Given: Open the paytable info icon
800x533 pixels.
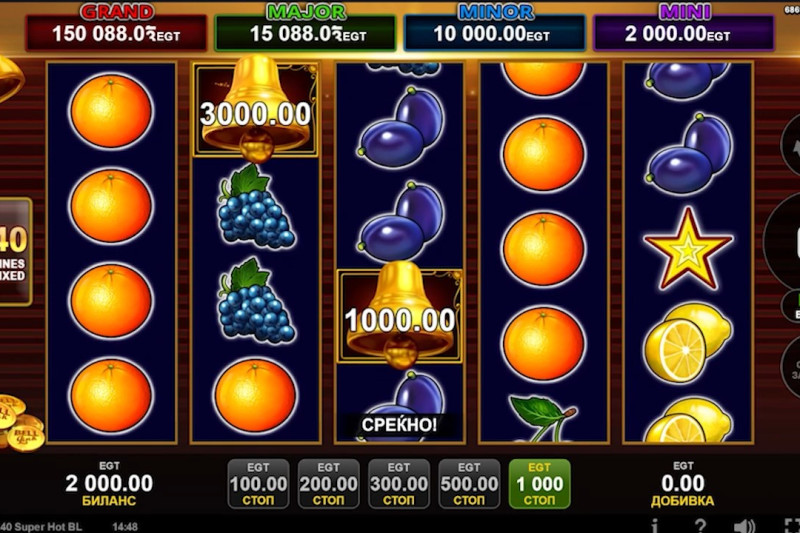Looking at the screenshot, I should [x=655, y=525].
